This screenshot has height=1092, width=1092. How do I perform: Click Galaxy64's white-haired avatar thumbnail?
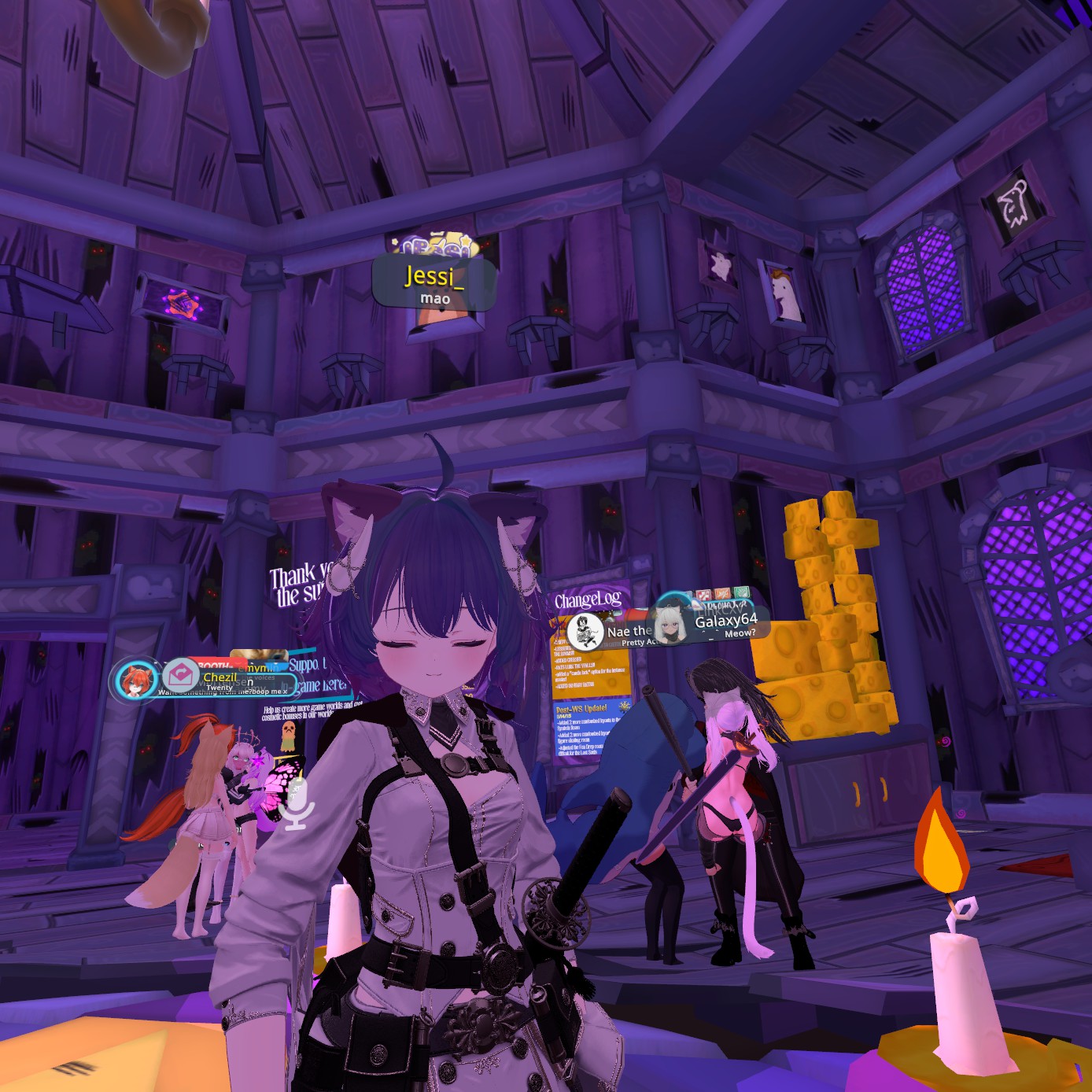(x=670, y=625)
